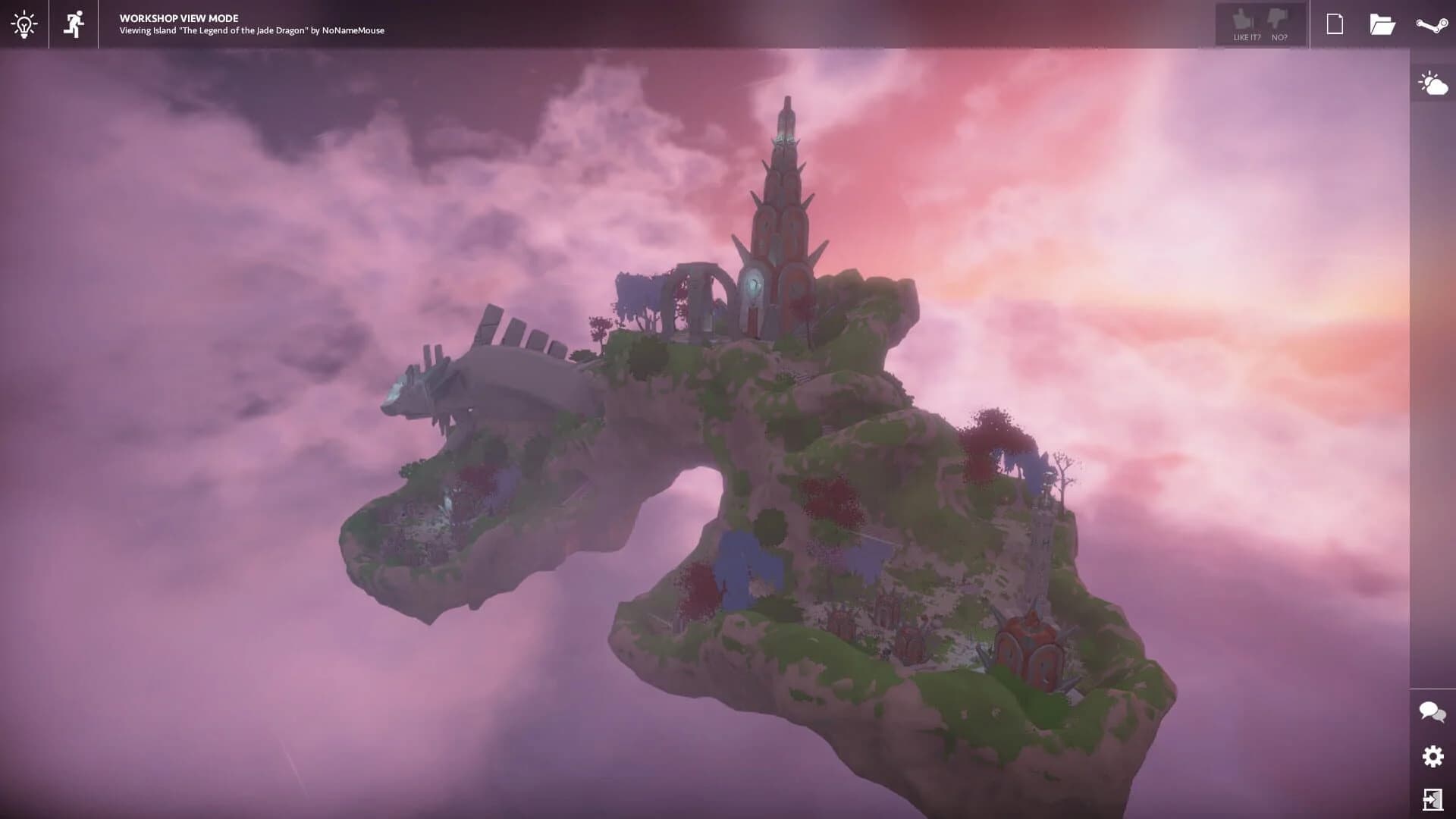Image resolution: width=1456 pixels, height=819 pixels.
Task: Enter walk mode with the runner icon
Action: 74,24
